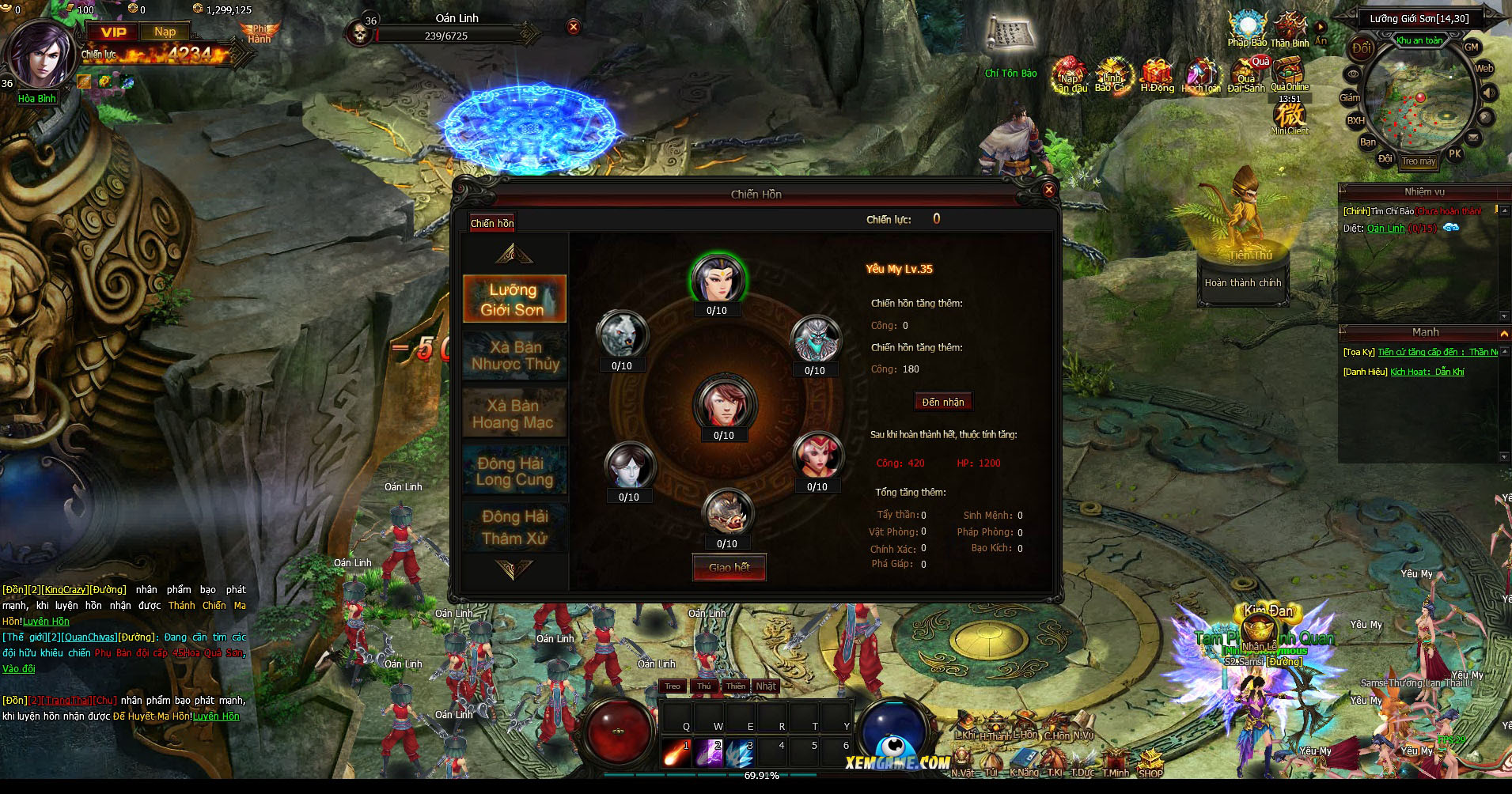Click the Giao hết button

[729, 568]
